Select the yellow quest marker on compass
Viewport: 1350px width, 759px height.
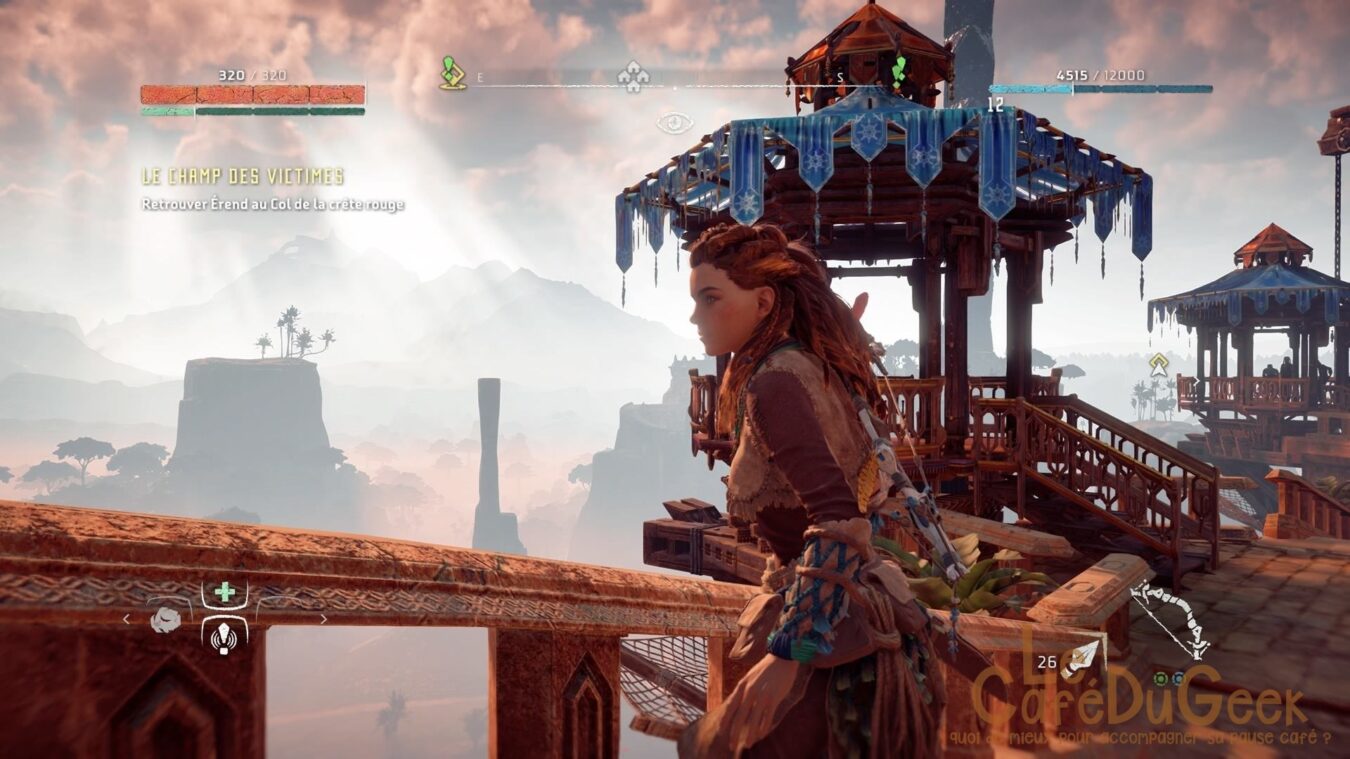(452, 73)
